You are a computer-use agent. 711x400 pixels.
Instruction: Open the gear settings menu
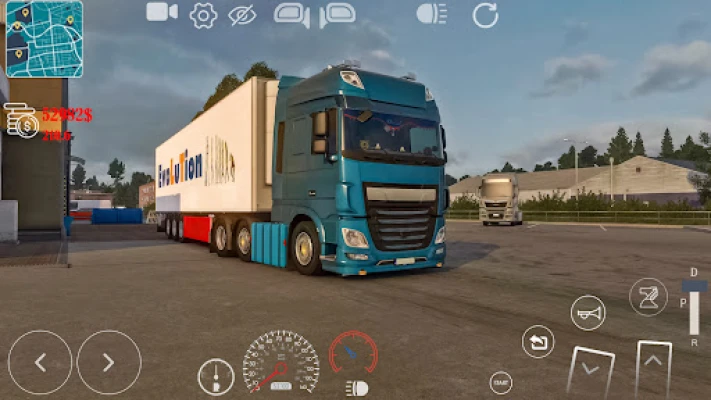[x=203, y=14]
